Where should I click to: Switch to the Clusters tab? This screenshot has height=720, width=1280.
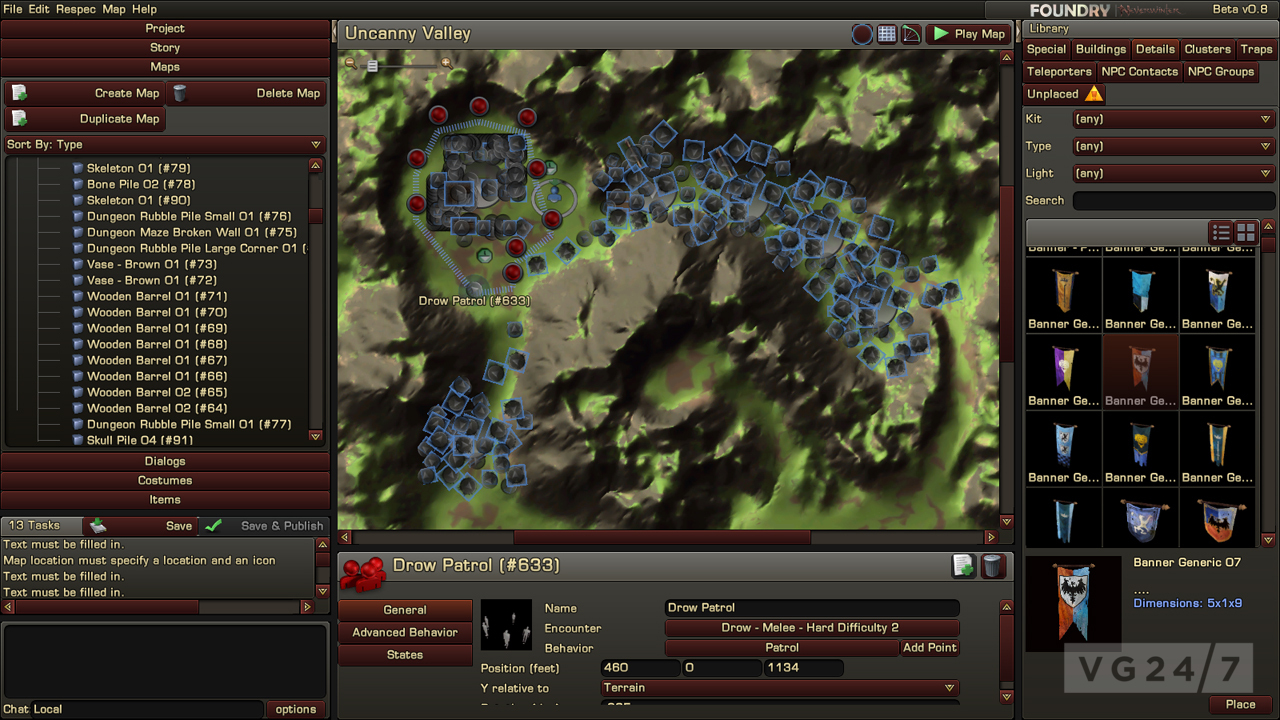tap(1207, 48)
